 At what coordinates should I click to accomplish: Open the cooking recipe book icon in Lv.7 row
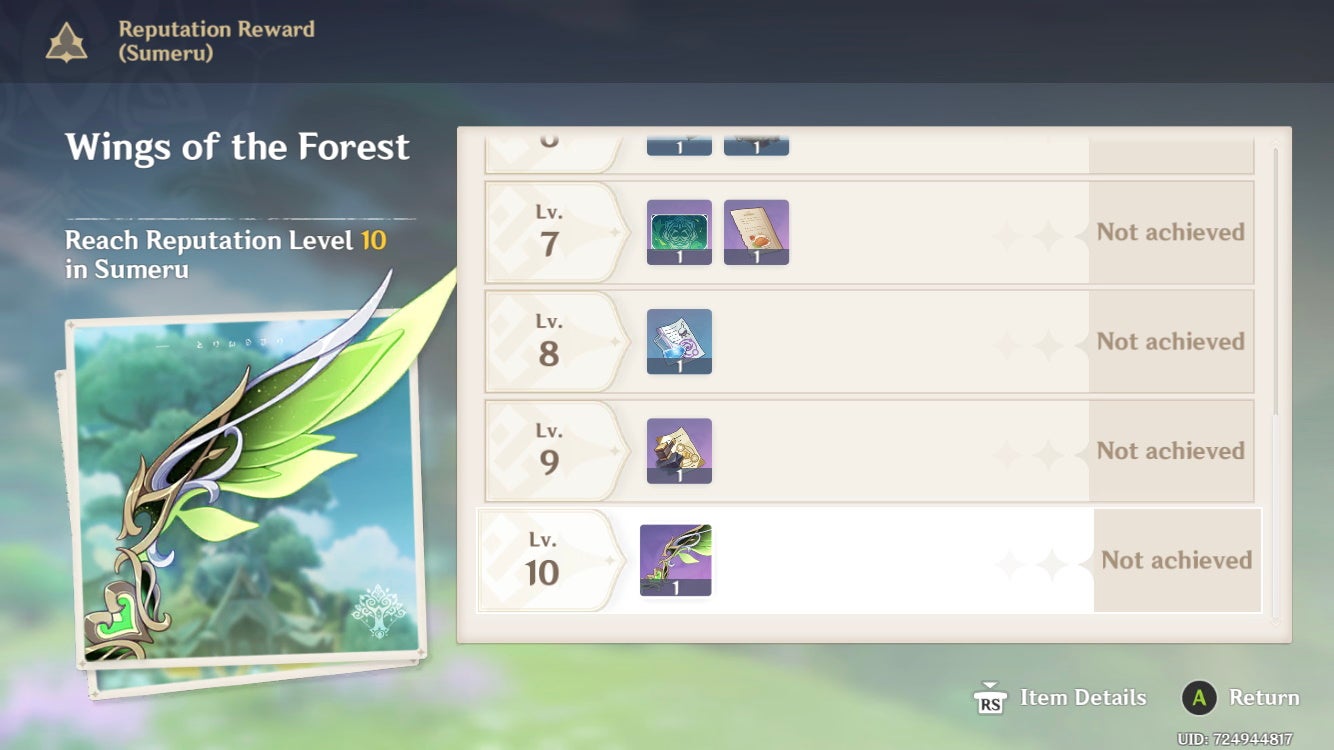(x=756, y=231)
